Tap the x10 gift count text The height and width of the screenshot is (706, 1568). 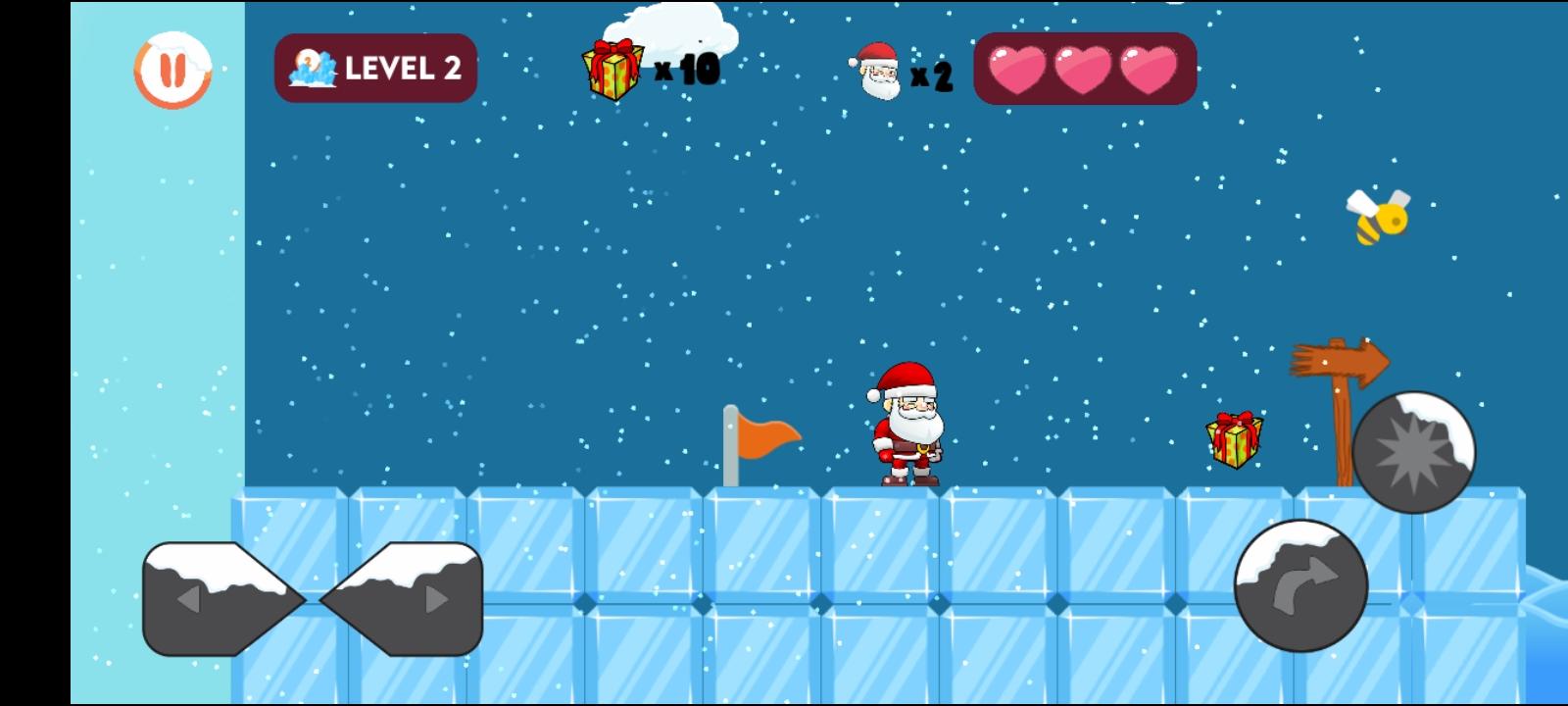(x=689, y=69)
